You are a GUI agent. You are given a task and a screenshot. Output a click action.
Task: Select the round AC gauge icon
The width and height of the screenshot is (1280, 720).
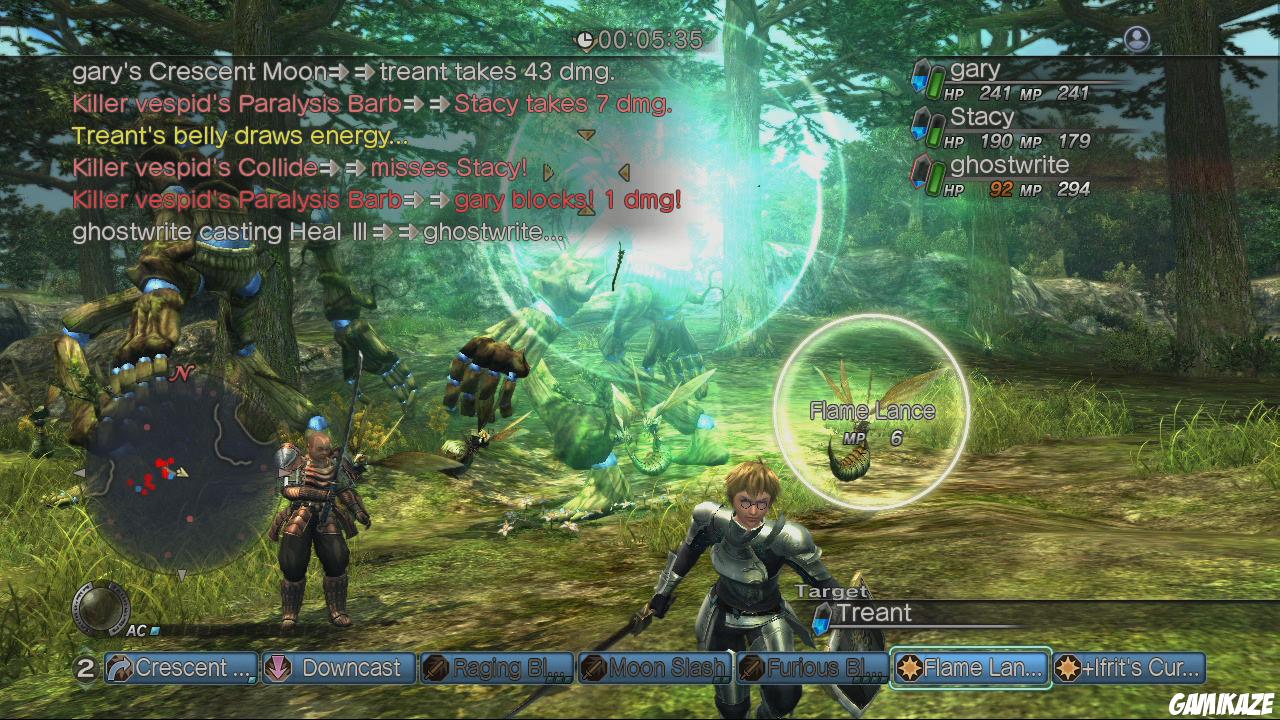coord(101,608)
